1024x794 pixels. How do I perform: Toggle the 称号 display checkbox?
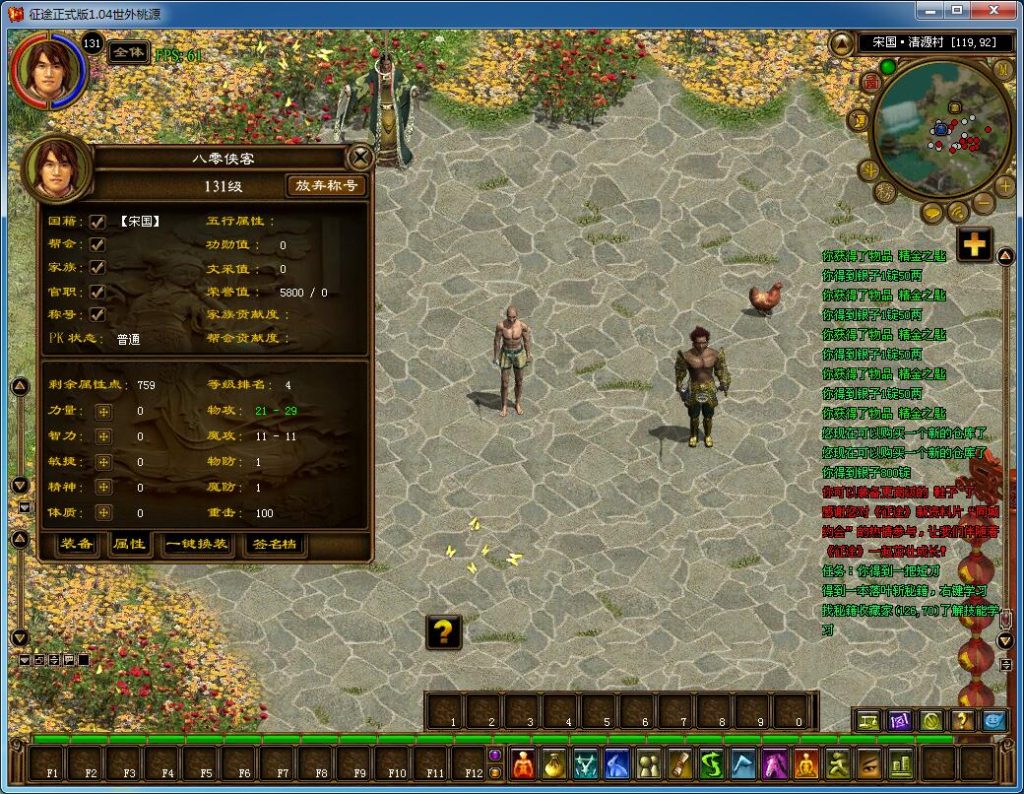click(98, 314)
